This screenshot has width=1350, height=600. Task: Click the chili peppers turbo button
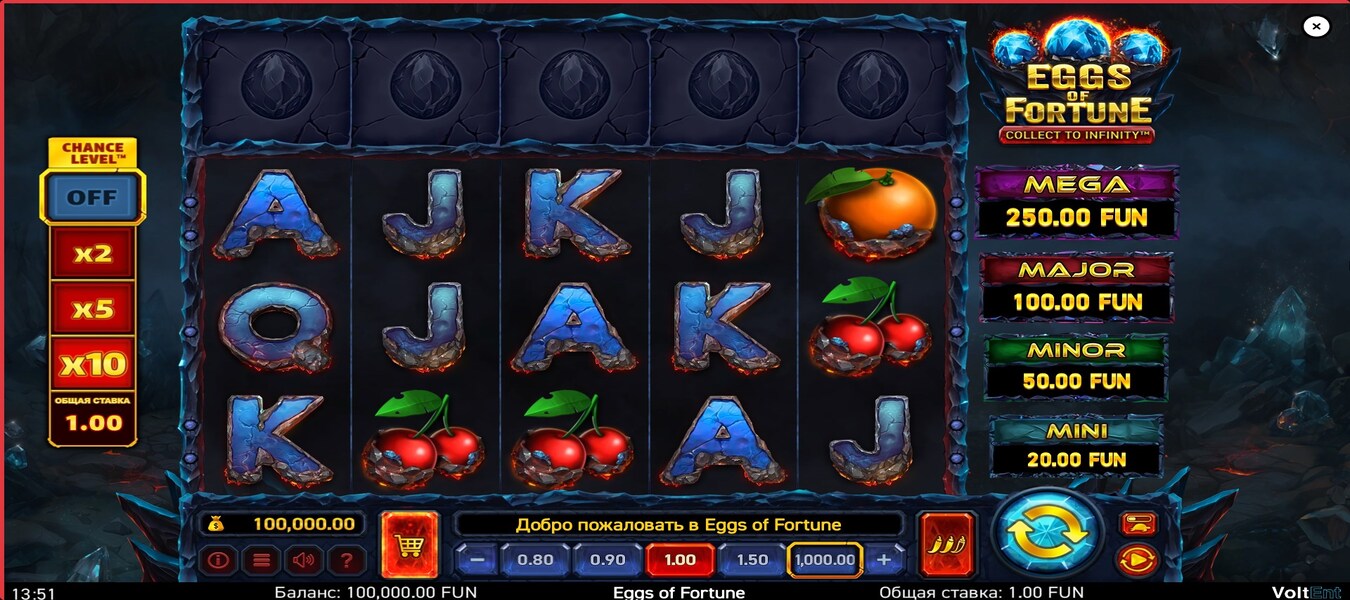coord(946,544)
